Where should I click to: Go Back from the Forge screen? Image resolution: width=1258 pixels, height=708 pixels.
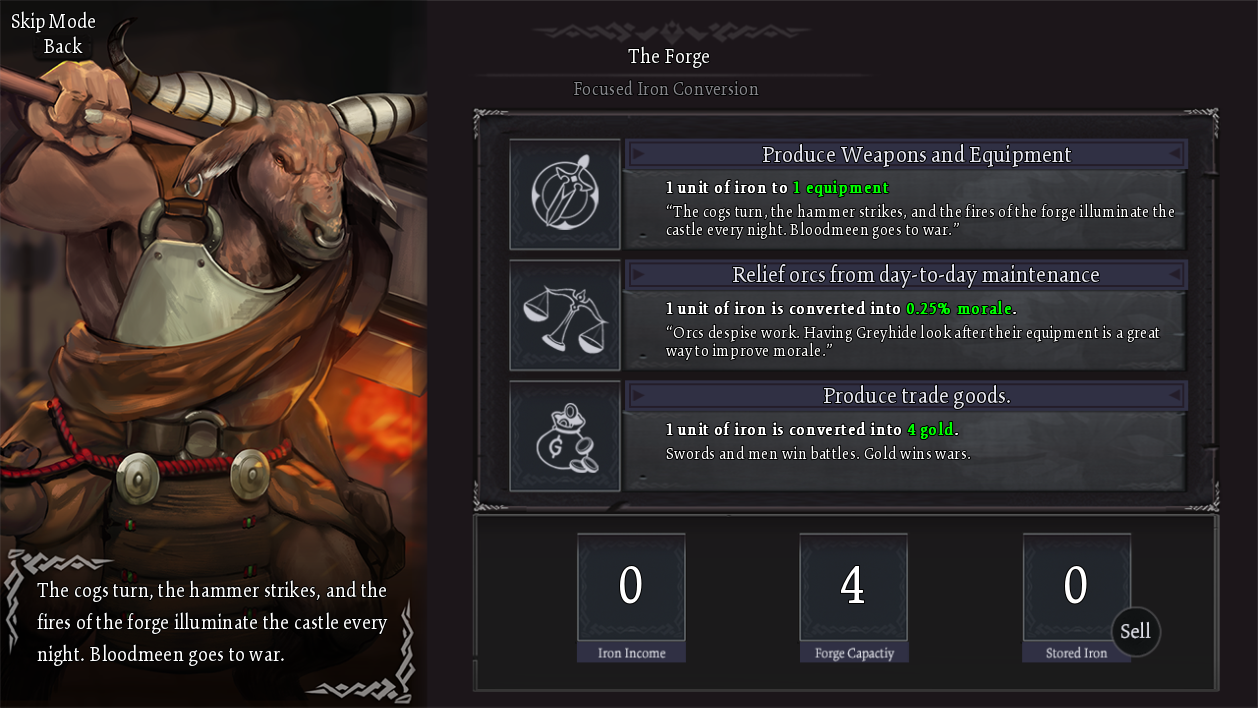click(62, 47)
